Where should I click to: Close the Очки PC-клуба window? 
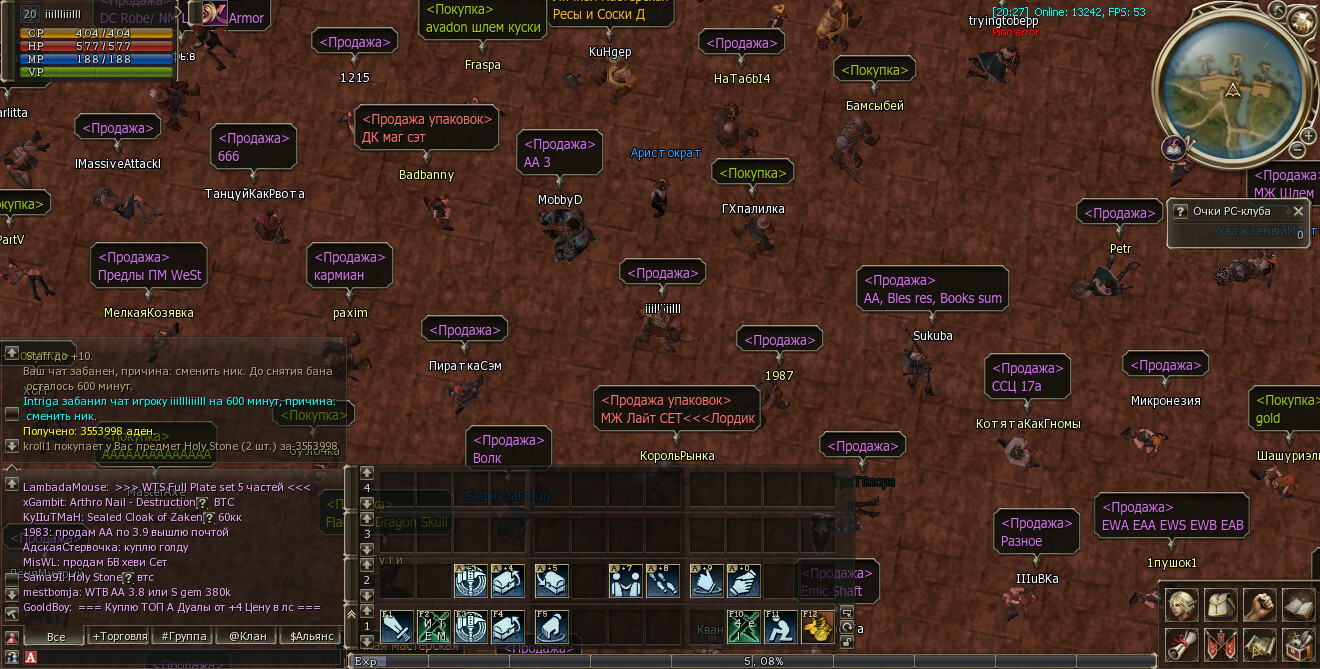point(1298,211)
